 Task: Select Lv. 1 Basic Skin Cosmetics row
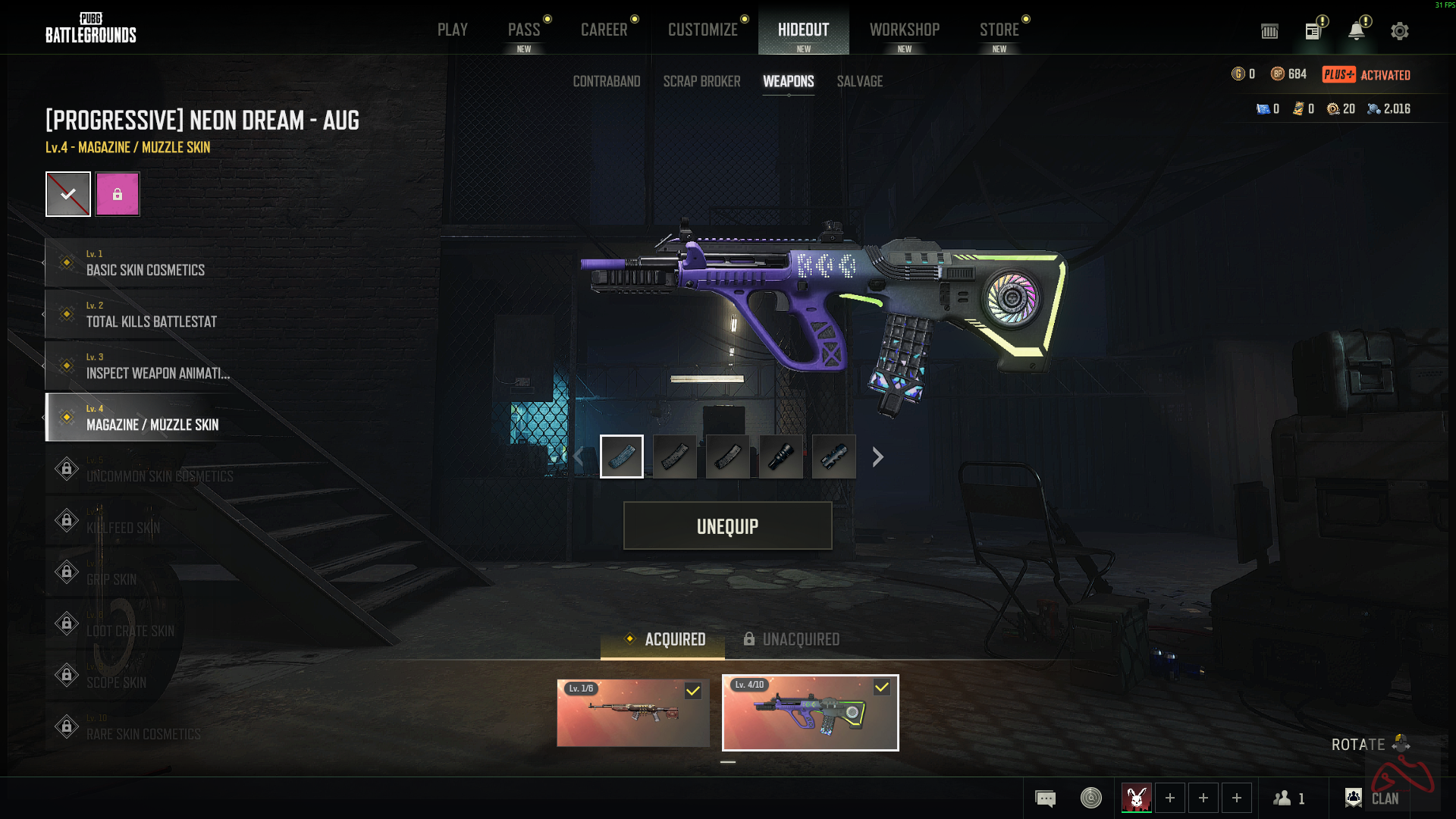point(144,263)
